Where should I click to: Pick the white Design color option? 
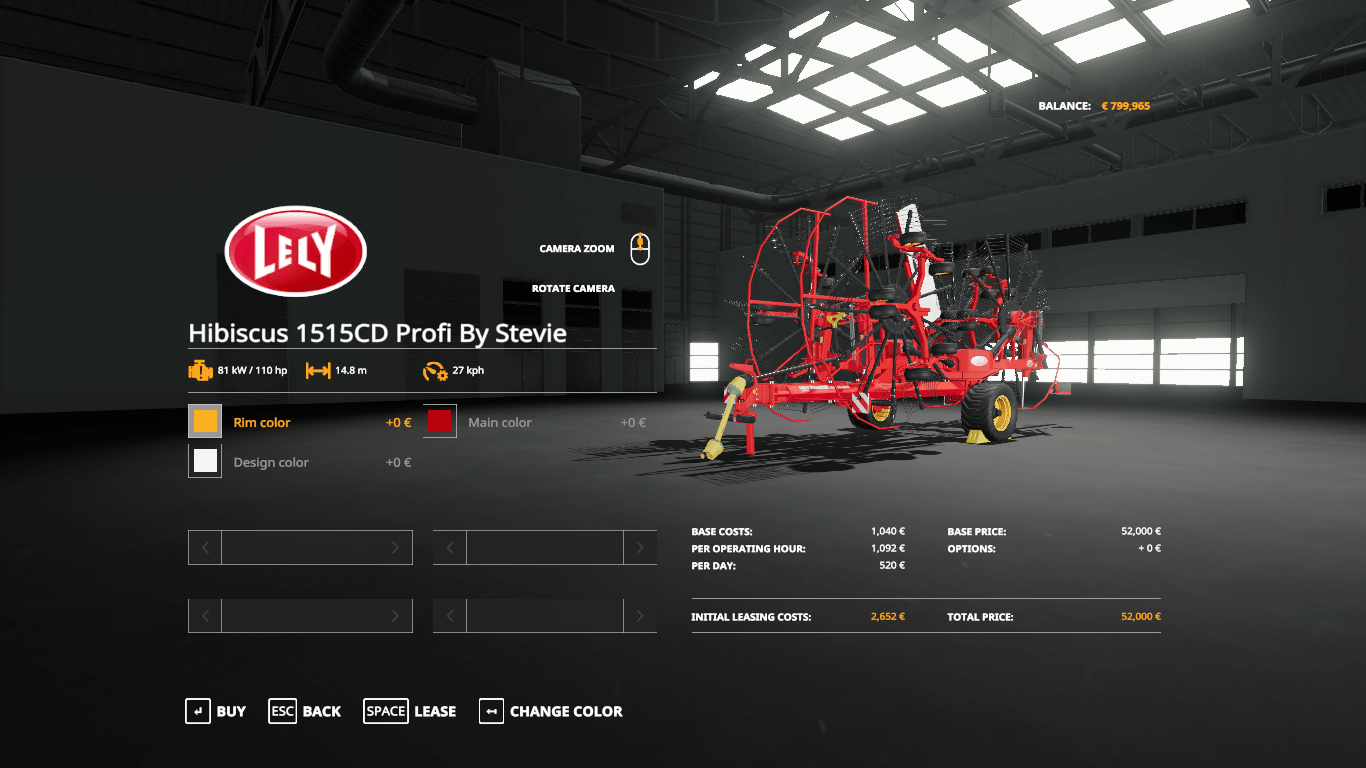click(205, 461)
